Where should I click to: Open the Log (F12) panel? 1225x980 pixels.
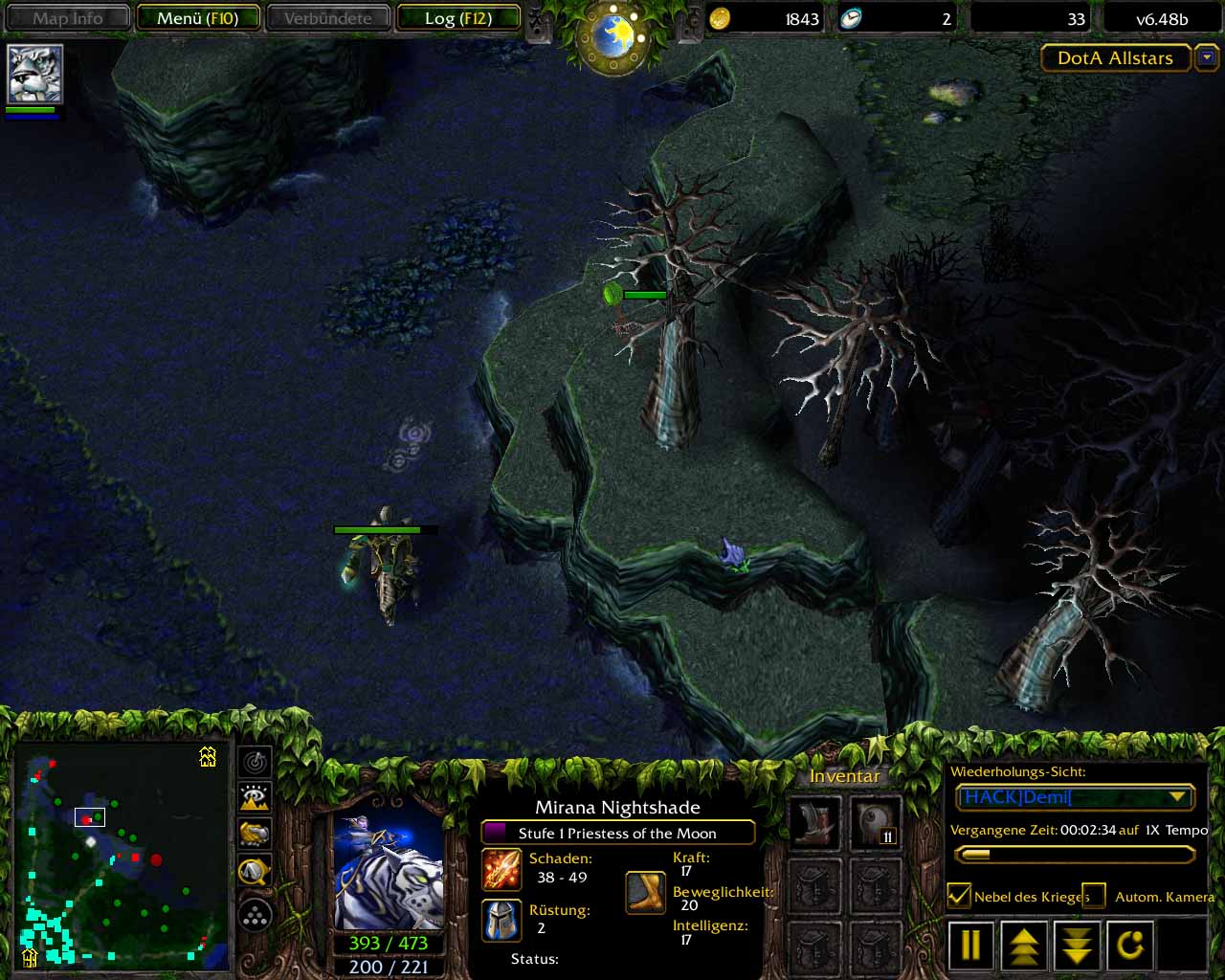(457, 18)
